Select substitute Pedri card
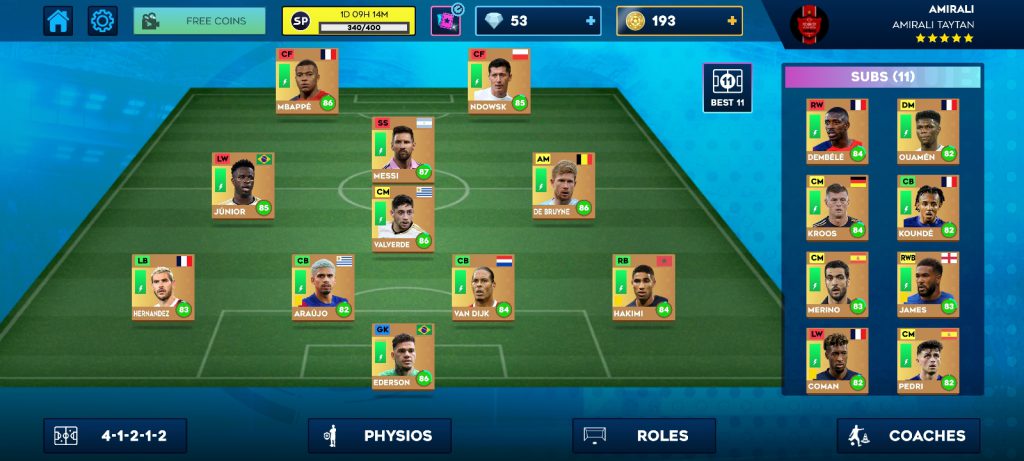1024x461 pixels. point(927,361)
